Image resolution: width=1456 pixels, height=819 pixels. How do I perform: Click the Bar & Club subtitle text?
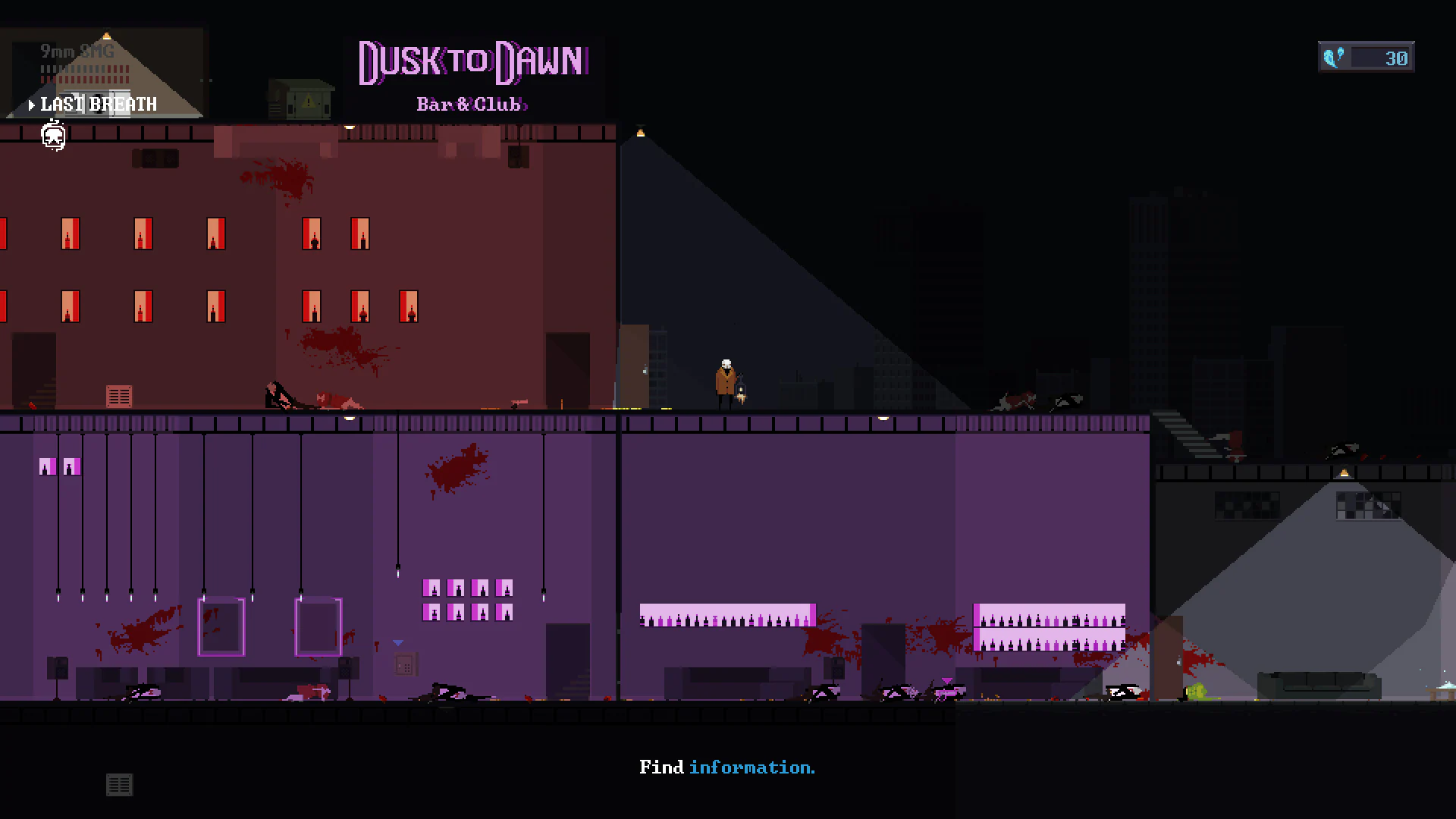[x=472, y=105]
